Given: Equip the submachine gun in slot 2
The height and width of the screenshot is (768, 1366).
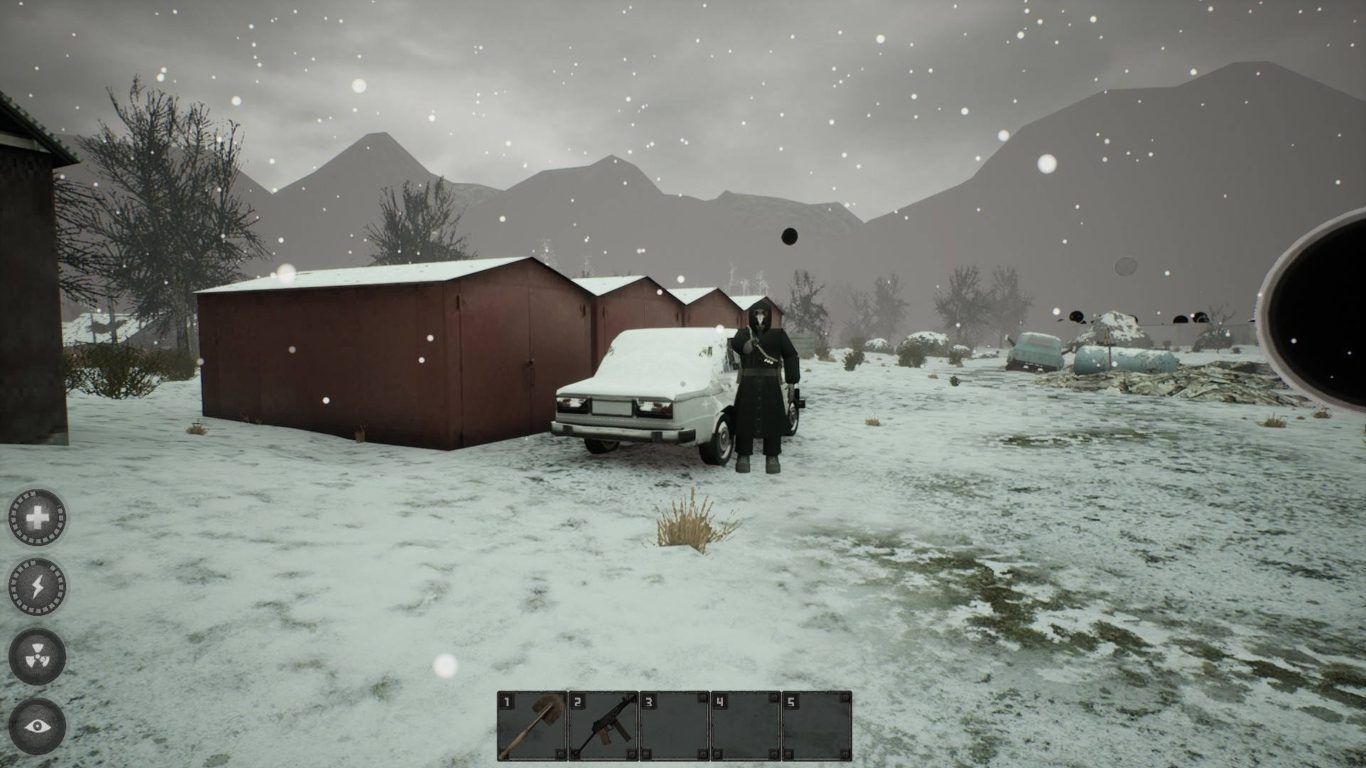Looking at the screenshot, I should click(x=603, y=726).
